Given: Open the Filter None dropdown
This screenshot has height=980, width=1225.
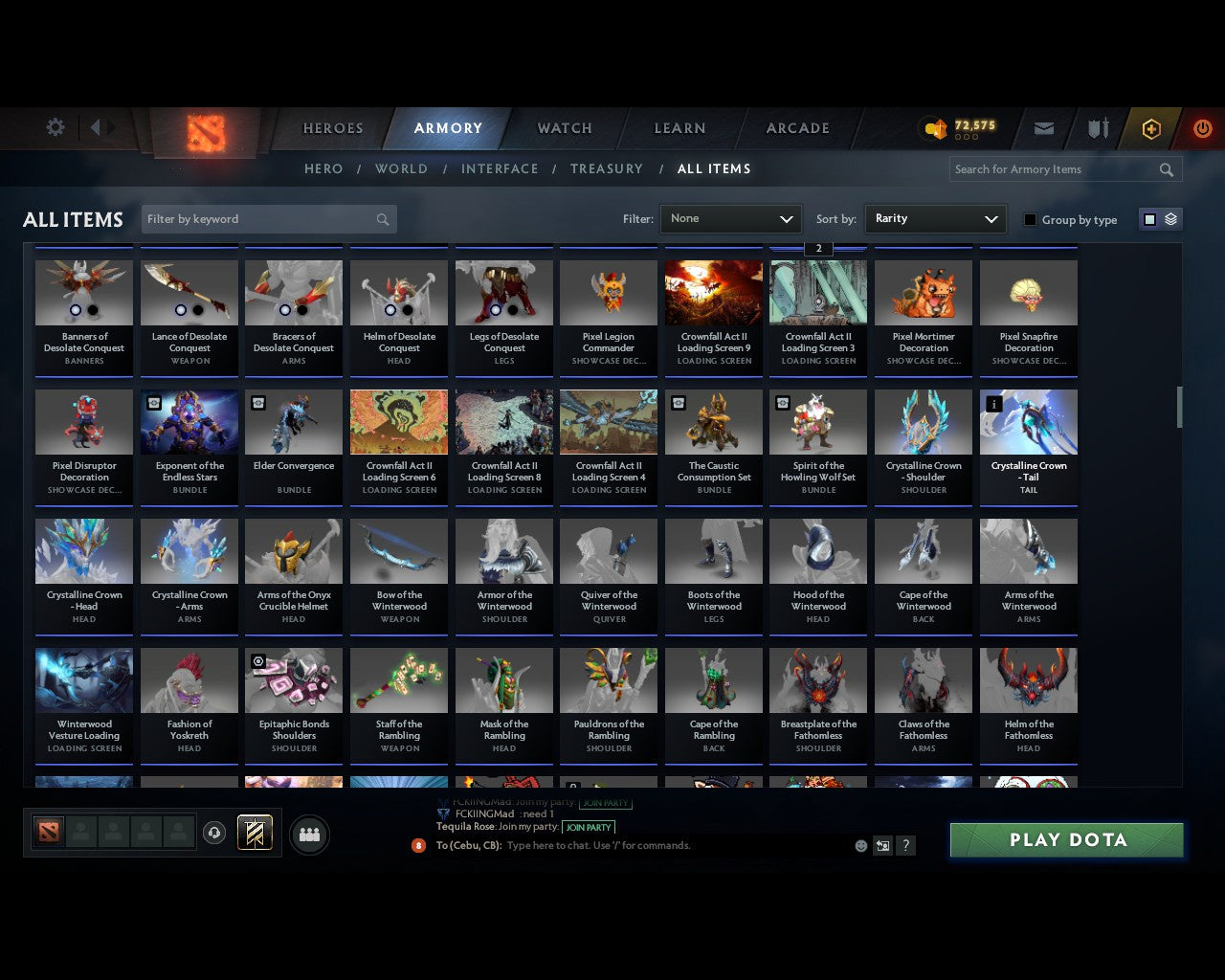Looking at the screenshot, I should point(730,218).
